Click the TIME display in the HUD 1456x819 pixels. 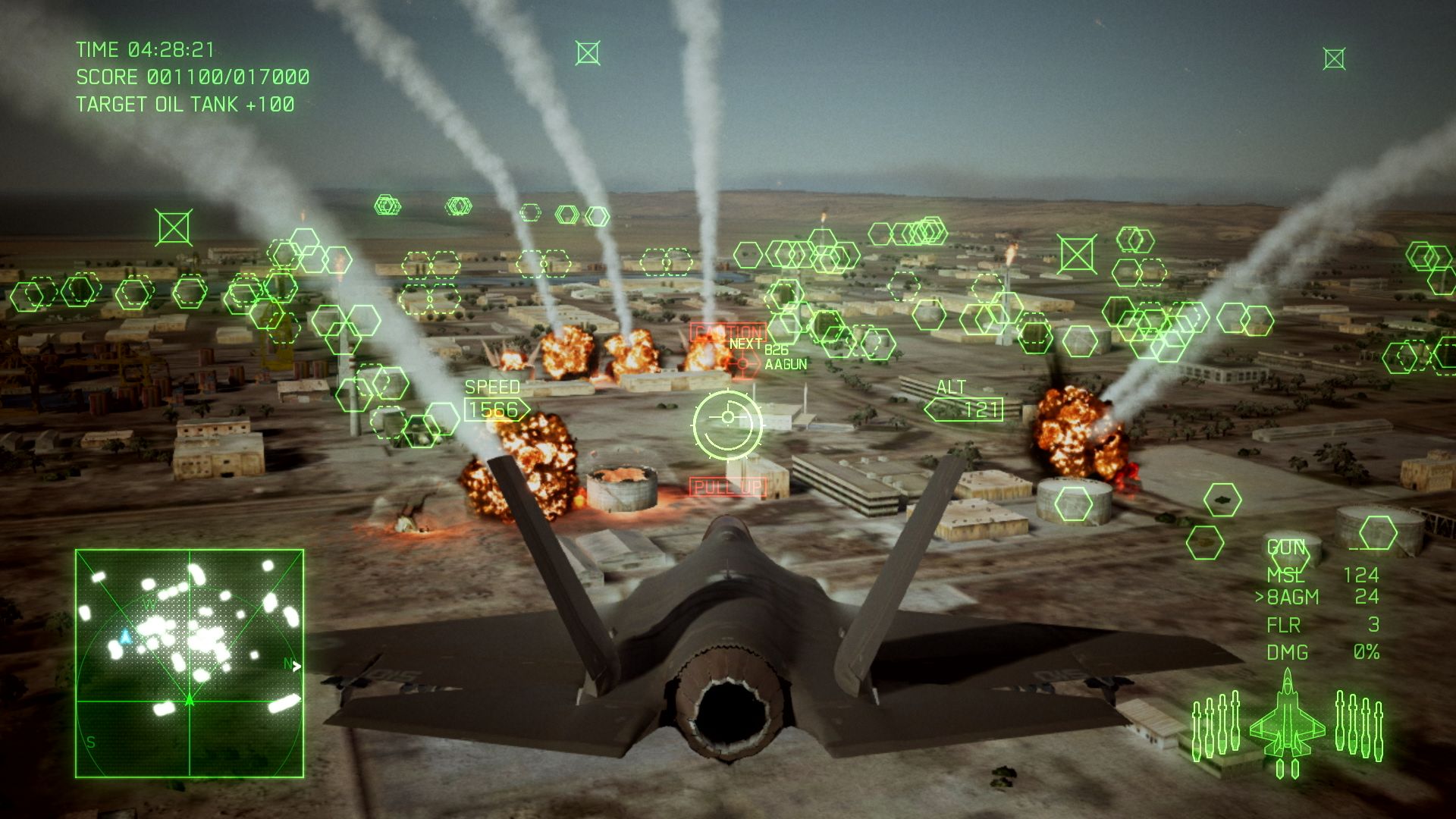146,49
